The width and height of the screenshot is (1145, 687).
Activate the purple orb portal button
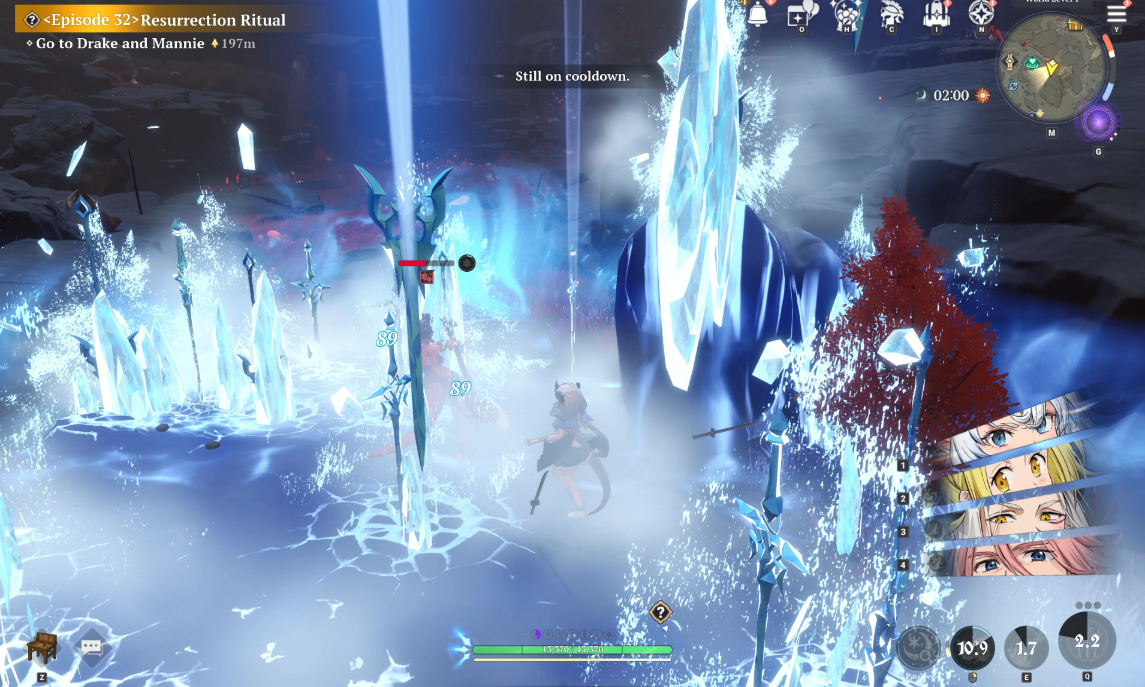pyautogui.click(x=1099, y=124)
